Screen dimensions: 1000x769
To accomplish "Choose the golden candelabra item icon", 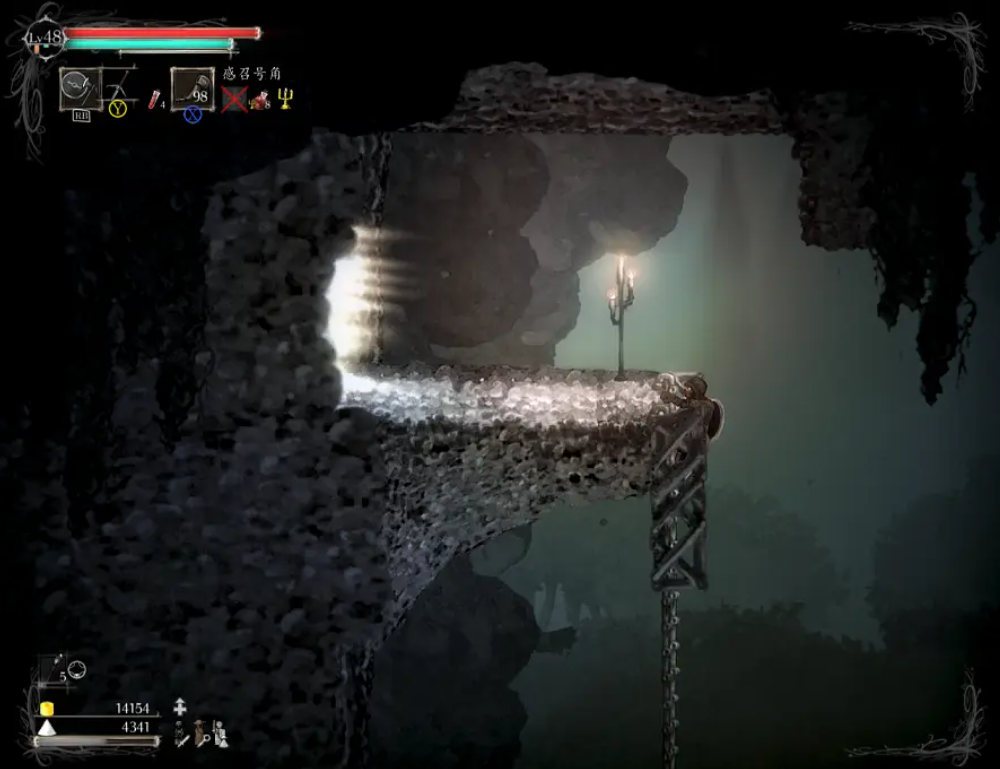I will [285, 97].
